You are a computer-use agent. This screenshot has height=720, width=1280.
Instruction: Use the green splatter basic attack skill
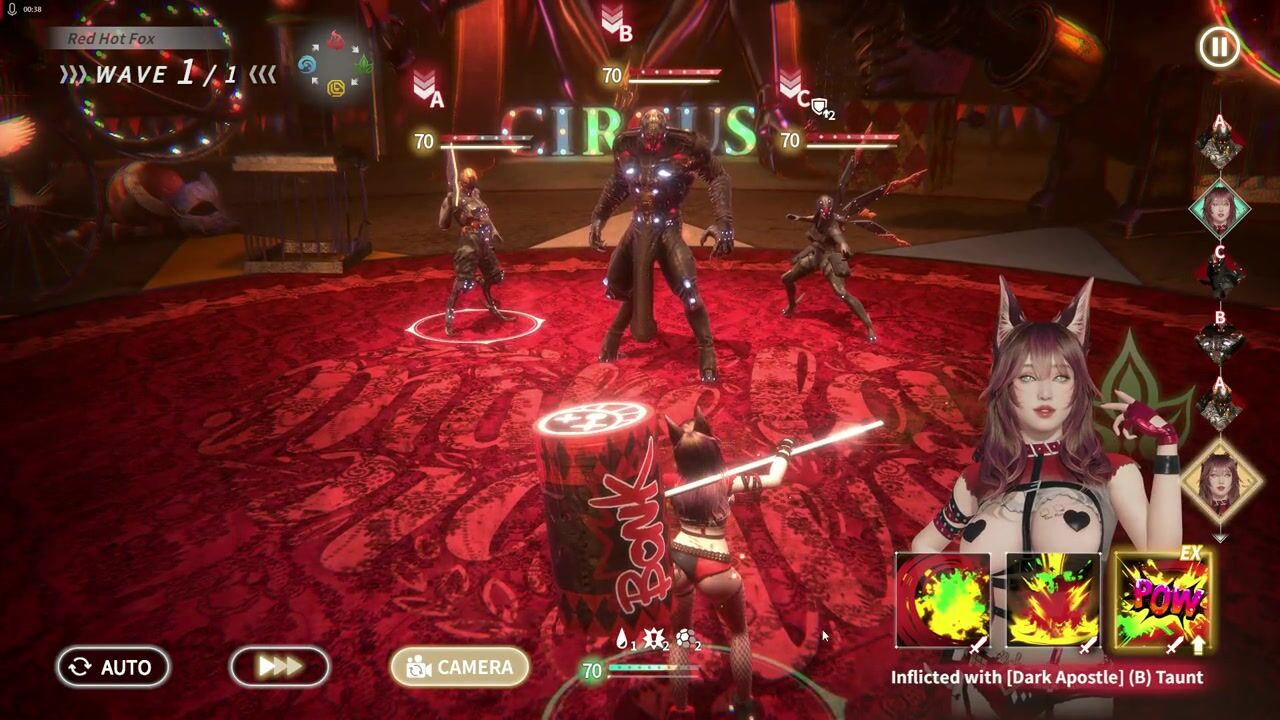click(x=943, y=602)
